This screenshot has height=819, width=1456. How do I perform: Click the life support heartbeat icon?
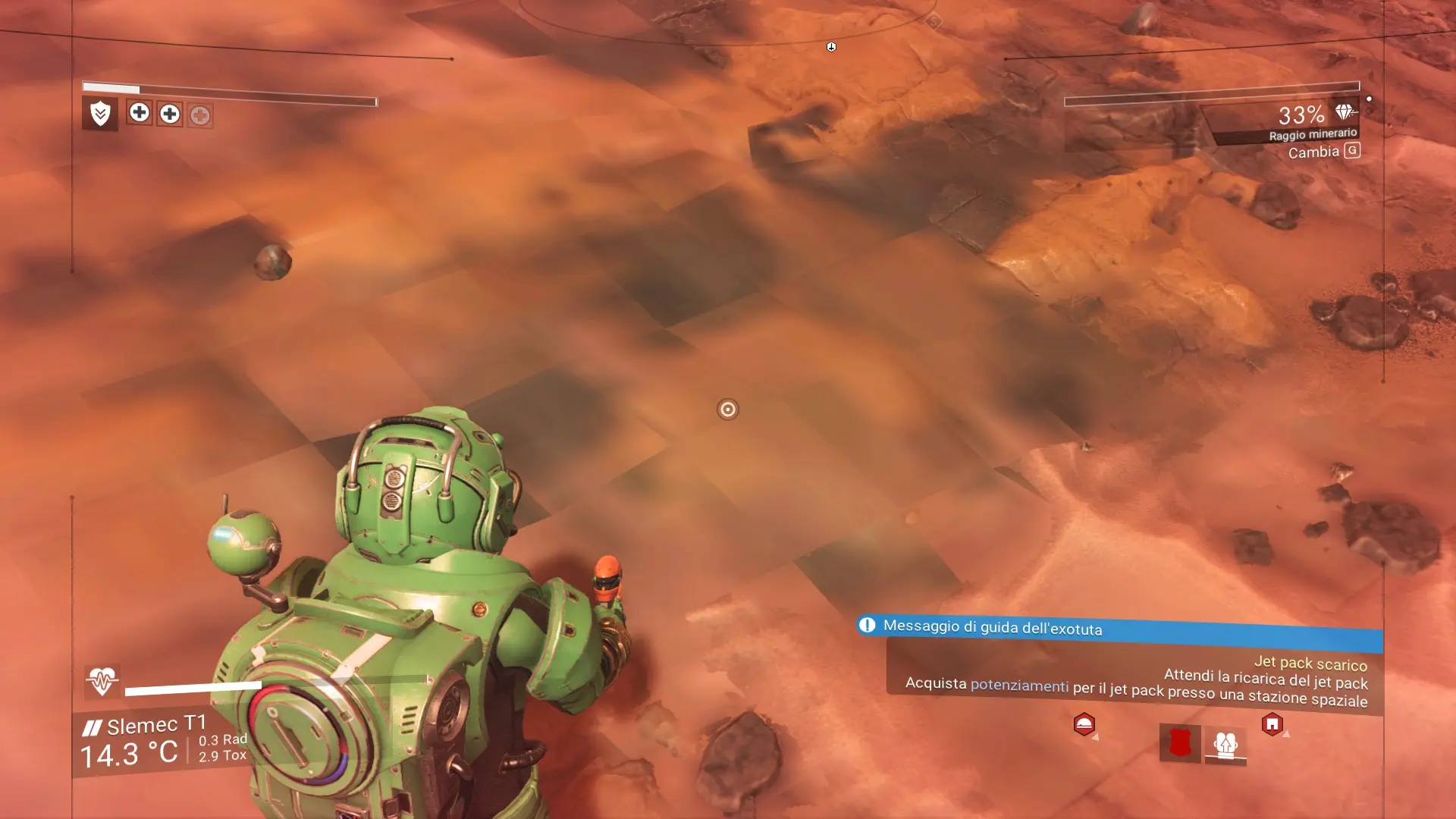pos(102,680)
